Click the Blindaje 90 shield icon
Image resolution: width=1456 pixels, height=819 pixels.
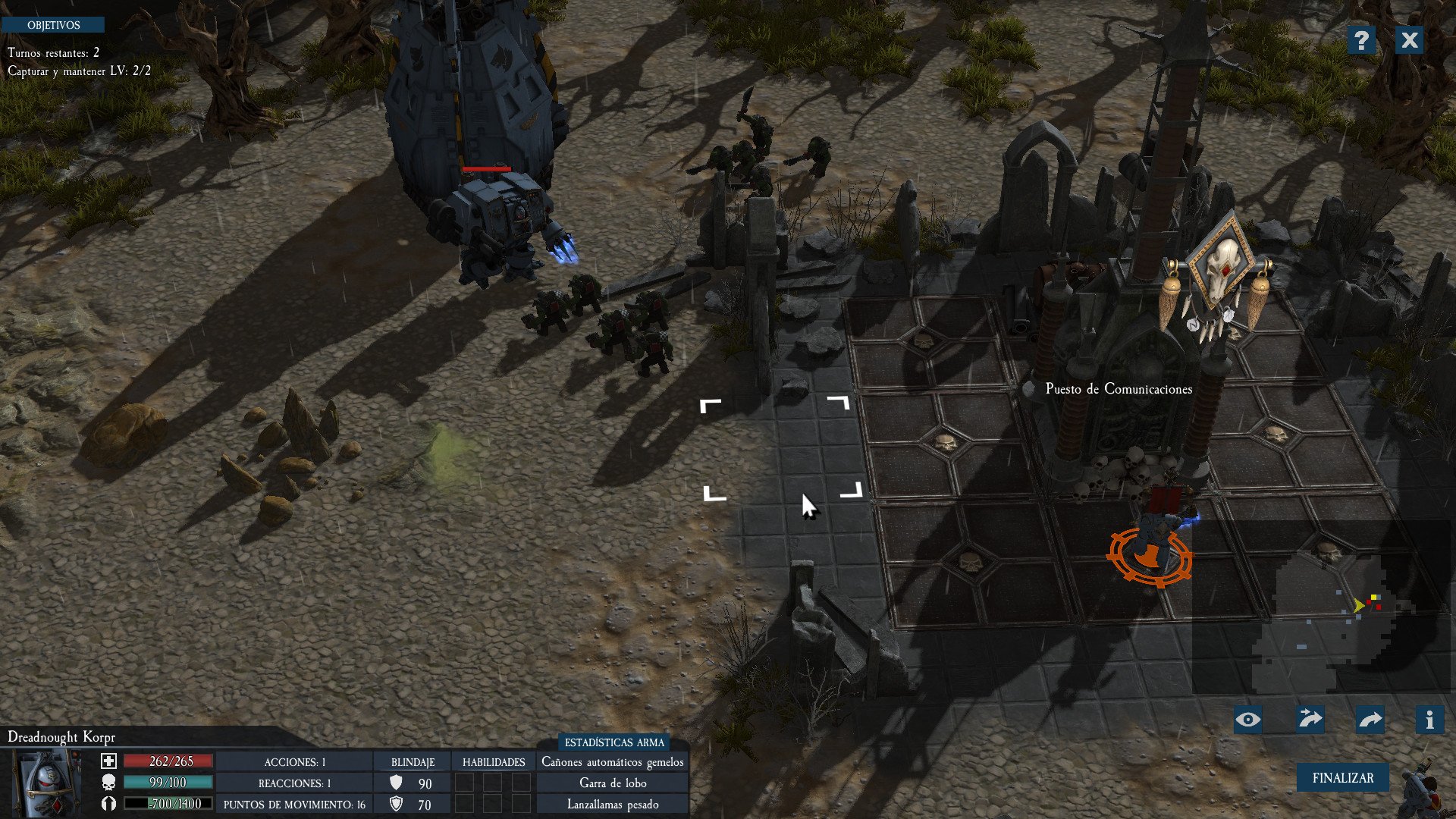click(x=394, y=783)
